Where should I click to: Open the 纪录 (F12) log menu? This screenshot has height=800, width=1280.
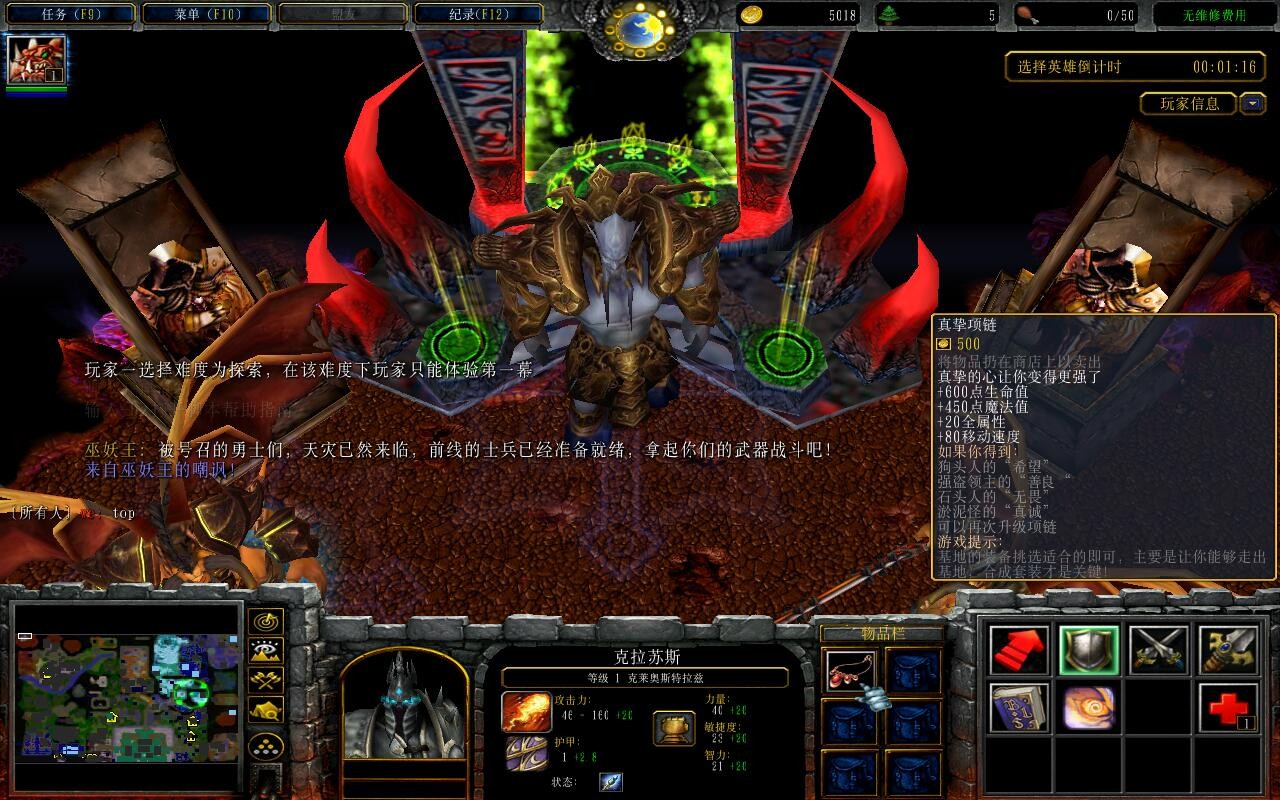478,14
